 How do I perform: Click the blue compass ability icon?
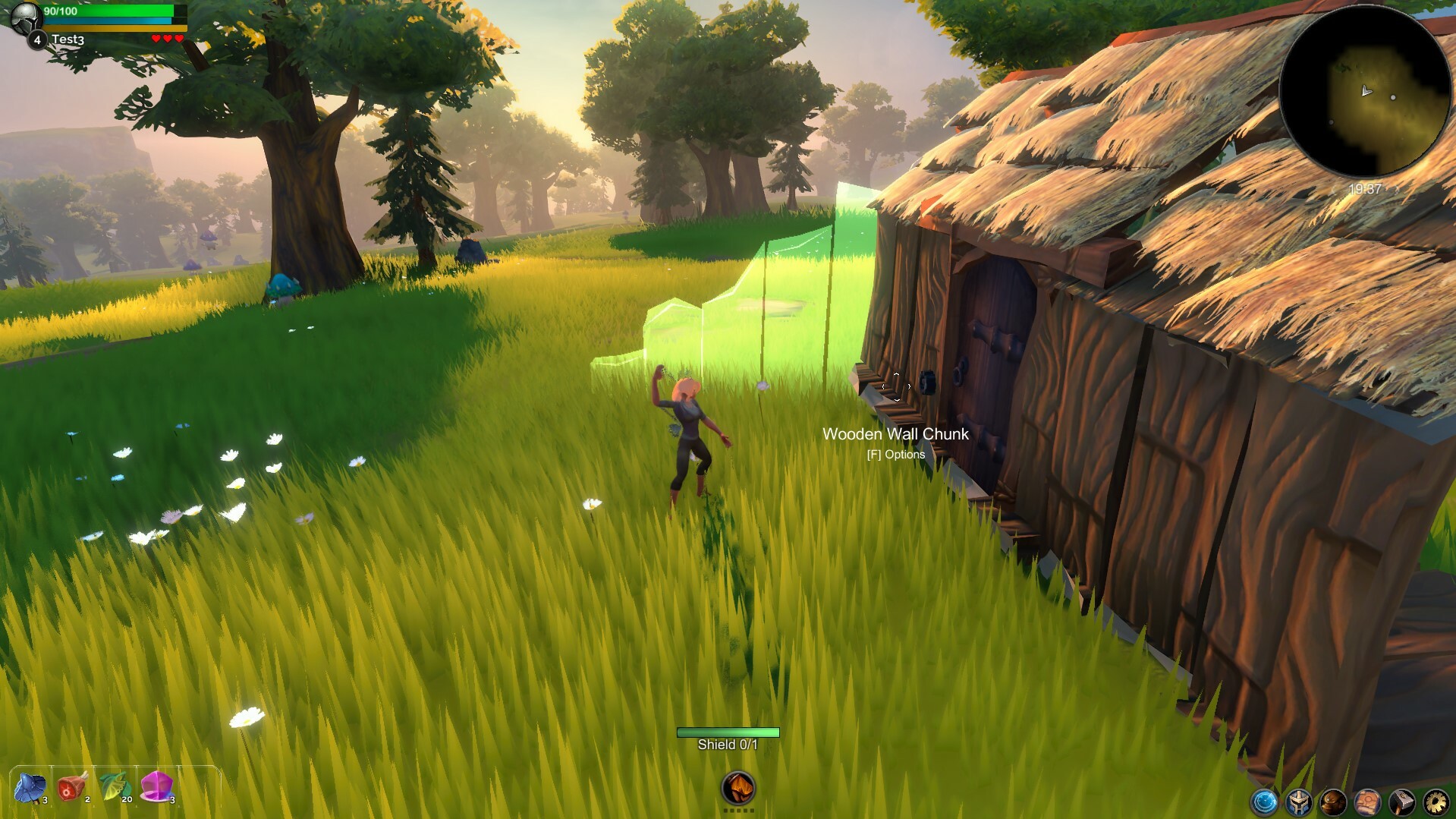coord(1265,802)
